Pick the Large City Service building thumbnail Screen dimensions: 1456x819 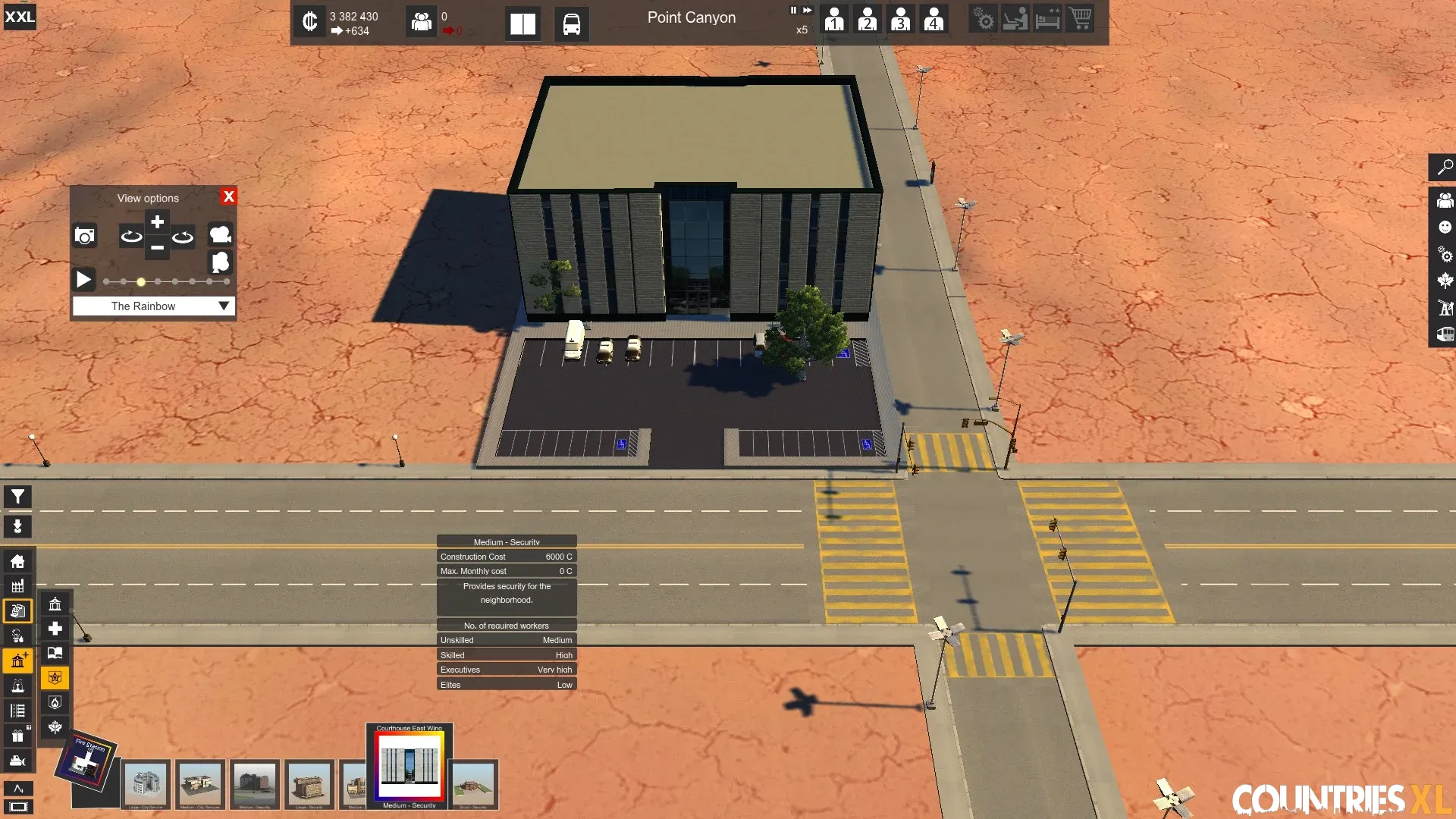(146, 784)
